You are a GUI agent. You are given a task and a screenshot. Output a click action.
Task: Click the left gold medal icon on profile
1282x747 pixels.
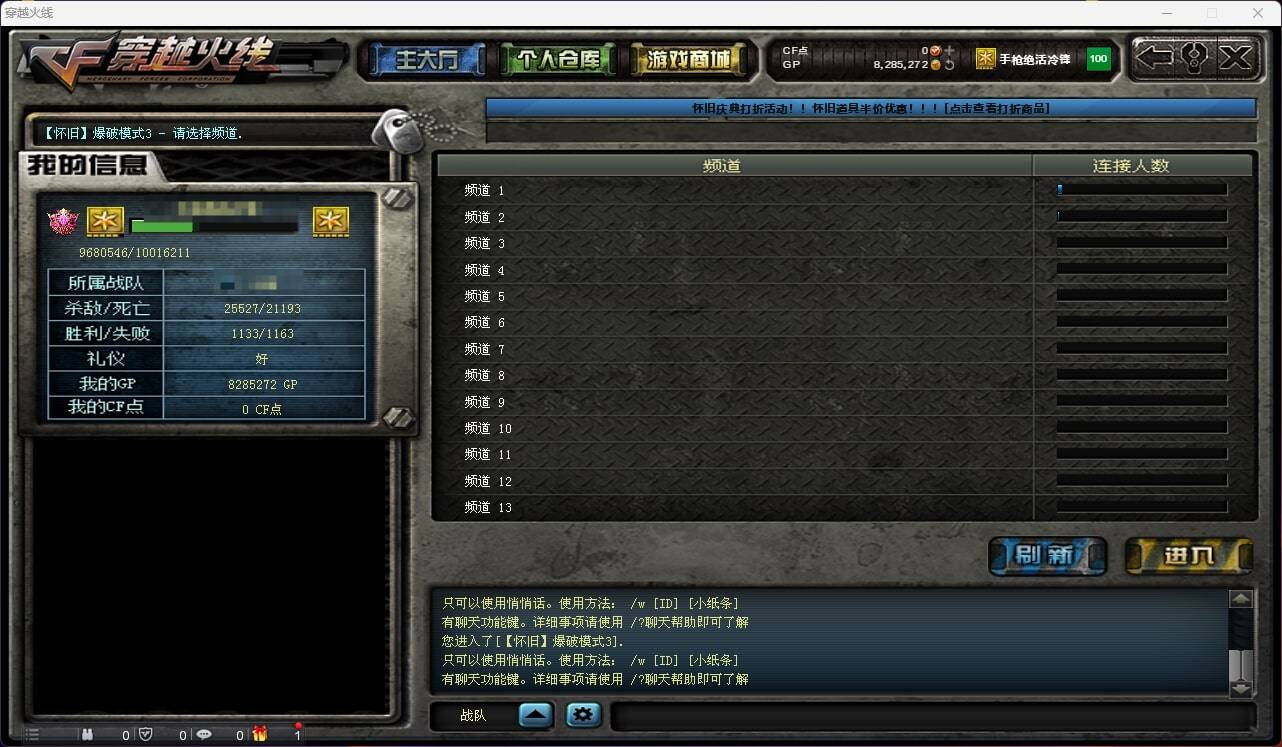(x=105, y=221)
